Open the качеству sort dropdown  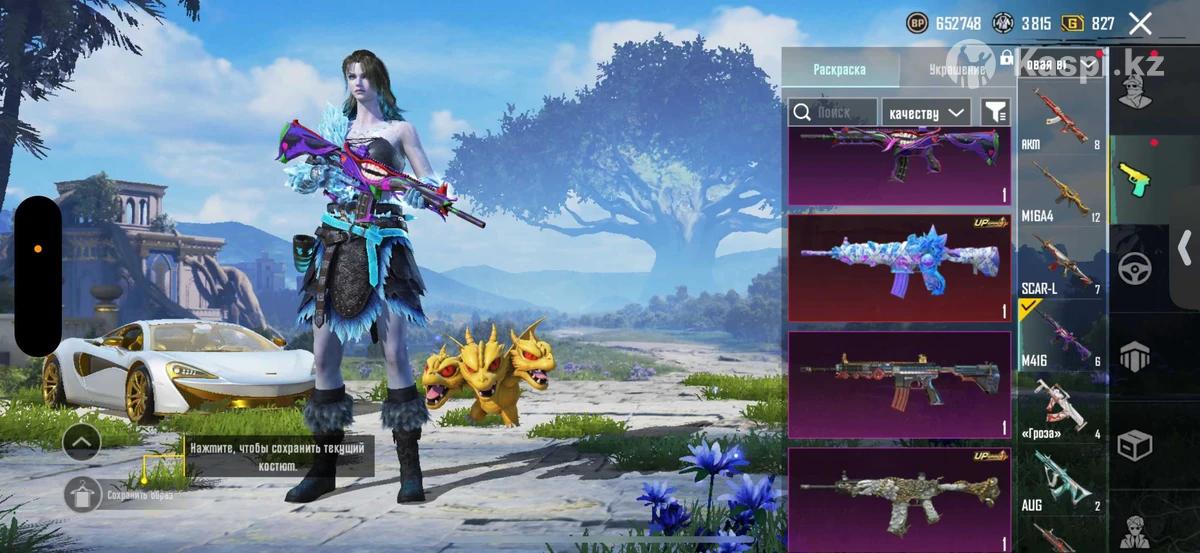click(927, 113)
